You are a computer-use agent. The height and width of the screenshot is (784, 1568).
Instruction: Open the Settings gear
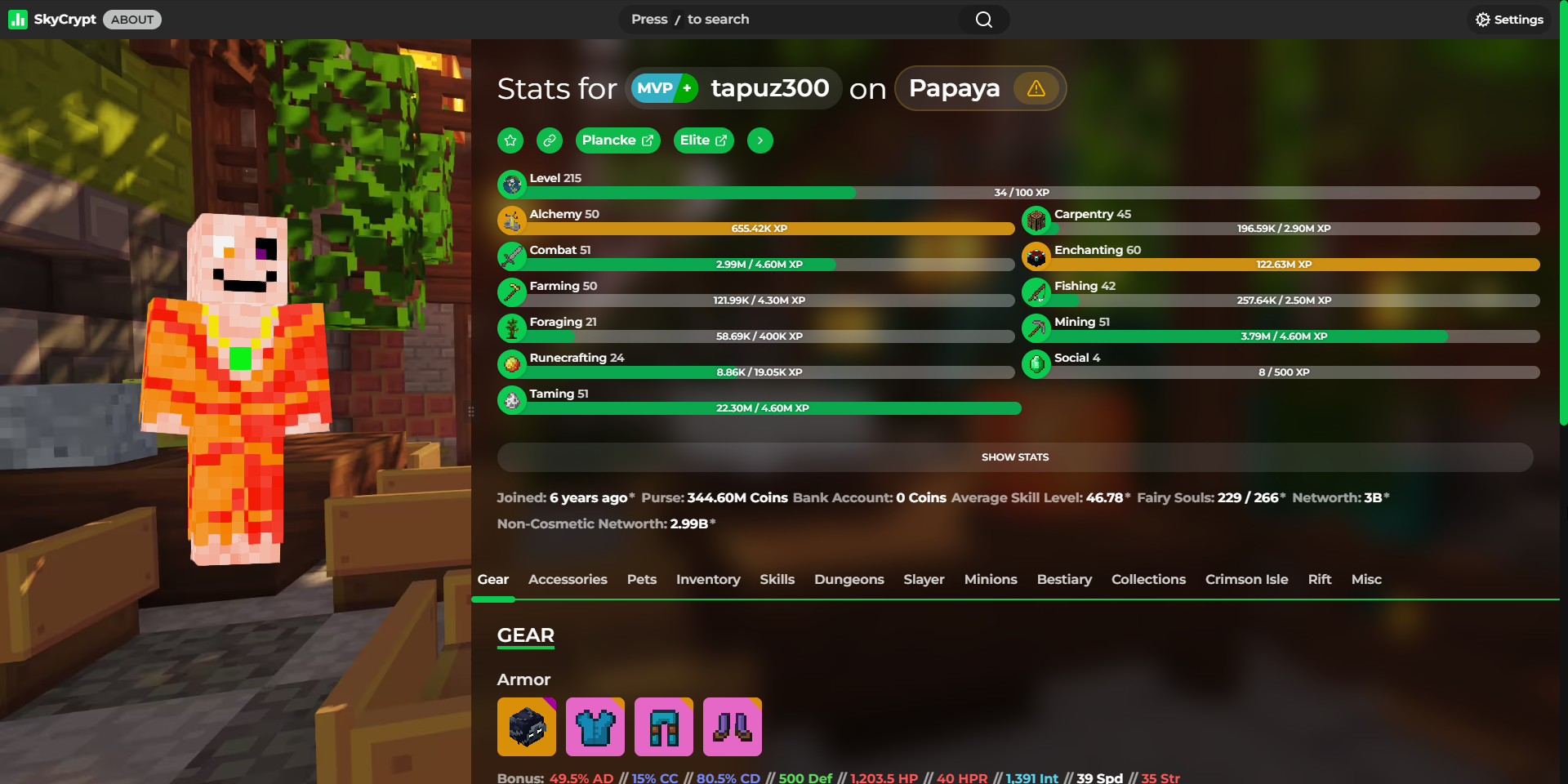point(1508,19)
